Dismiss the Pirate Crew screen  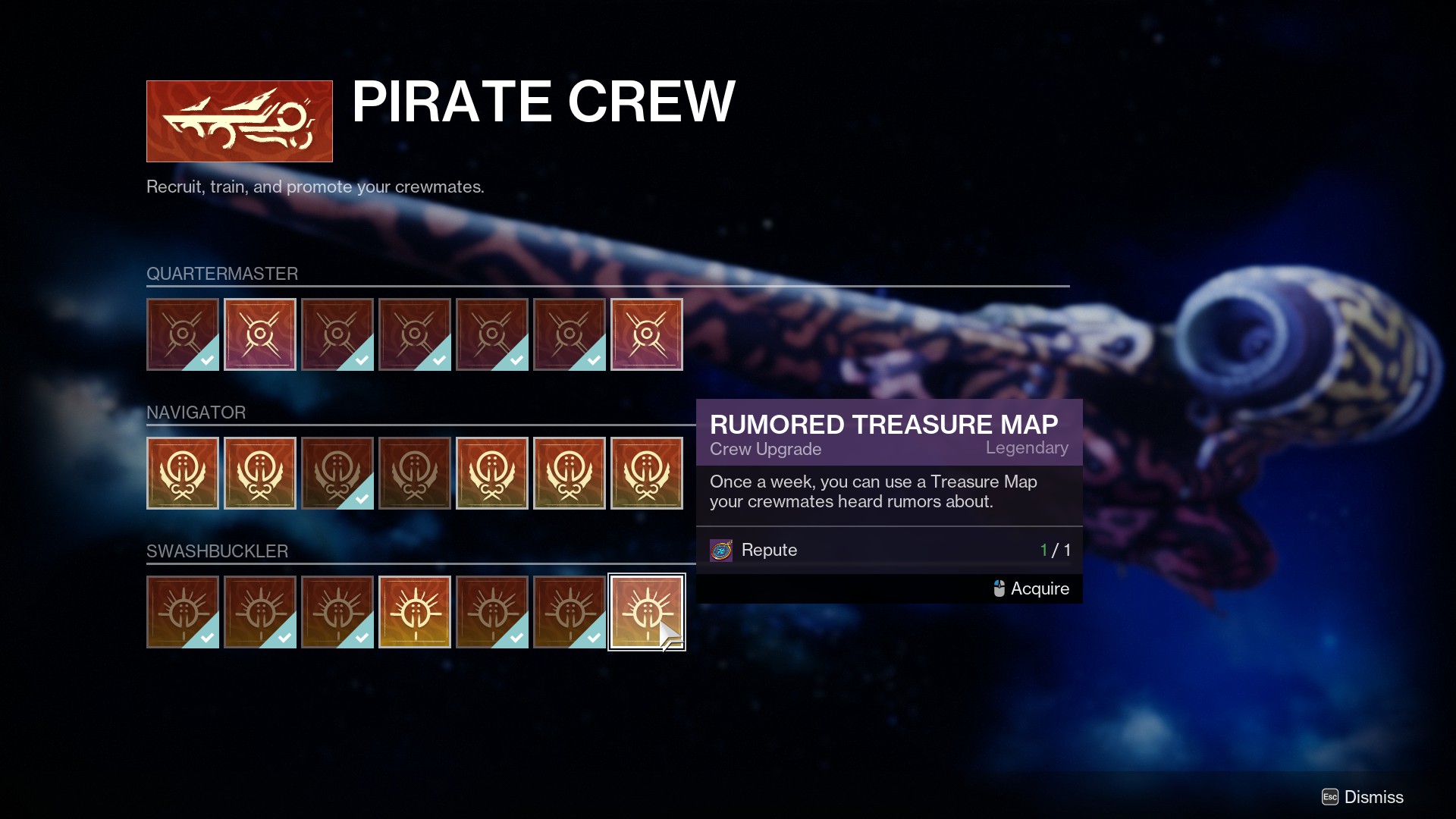1373,797
